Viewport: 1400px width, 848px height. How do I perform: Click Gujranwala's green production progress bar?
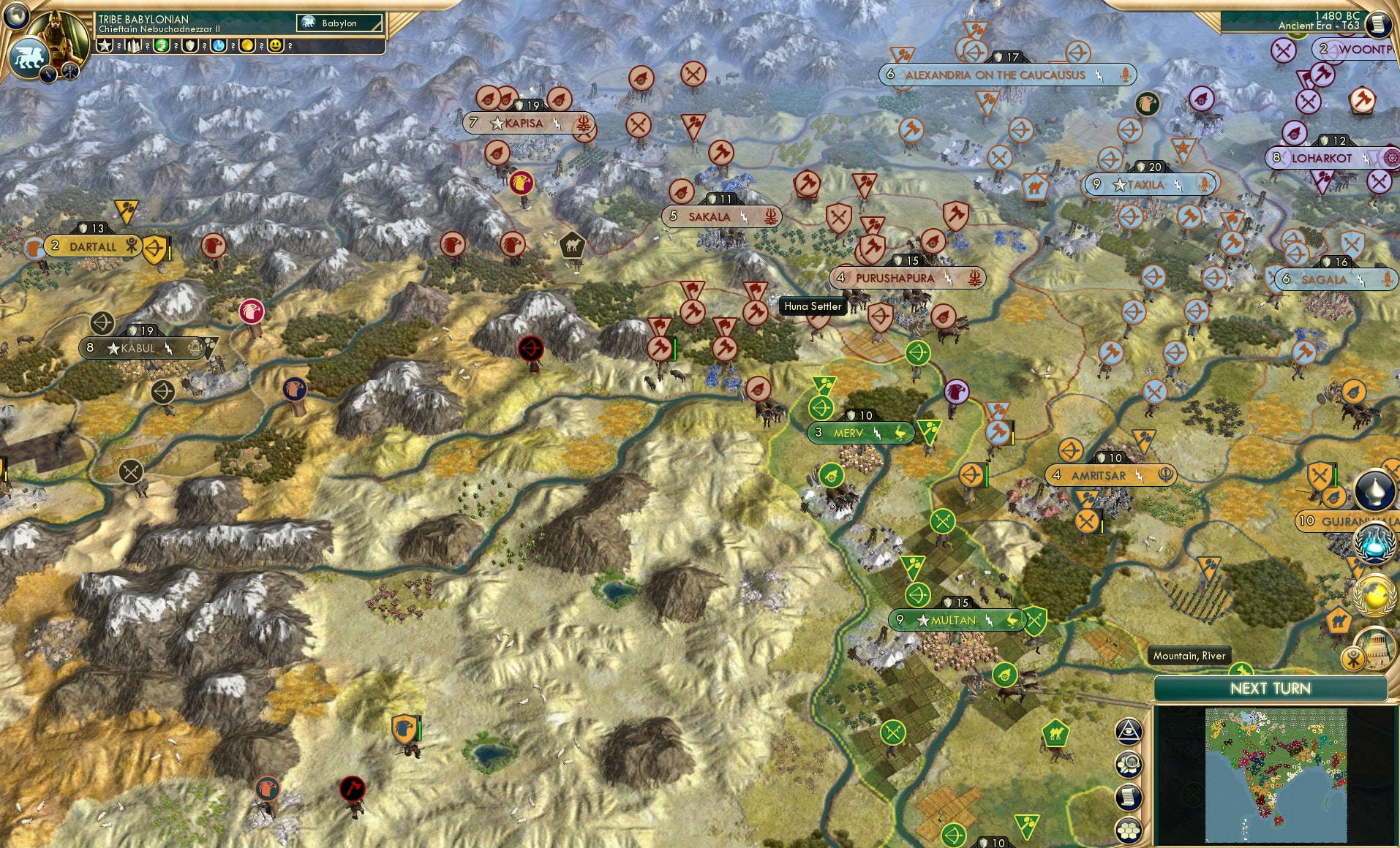(1336, 477)
